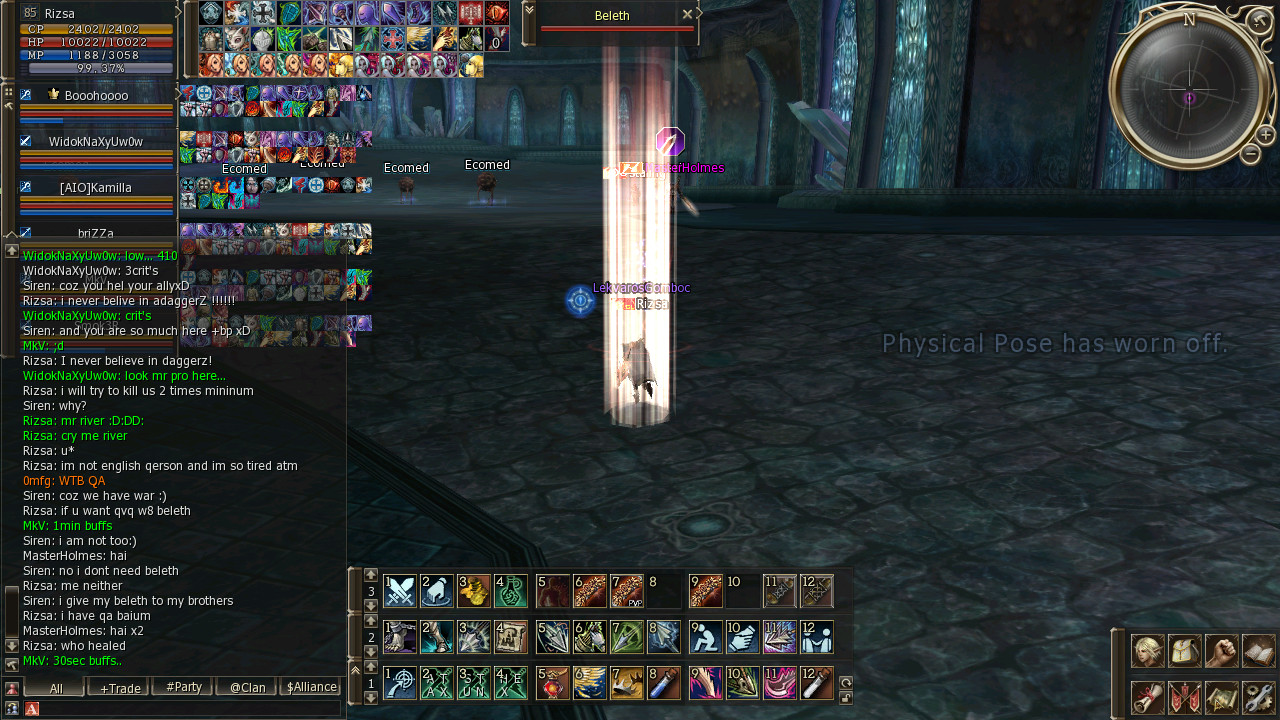Image resolution: width=1280 pixels, height=720 pixels.
Task: Show the $Alliance chat tab
Action: 311,687
